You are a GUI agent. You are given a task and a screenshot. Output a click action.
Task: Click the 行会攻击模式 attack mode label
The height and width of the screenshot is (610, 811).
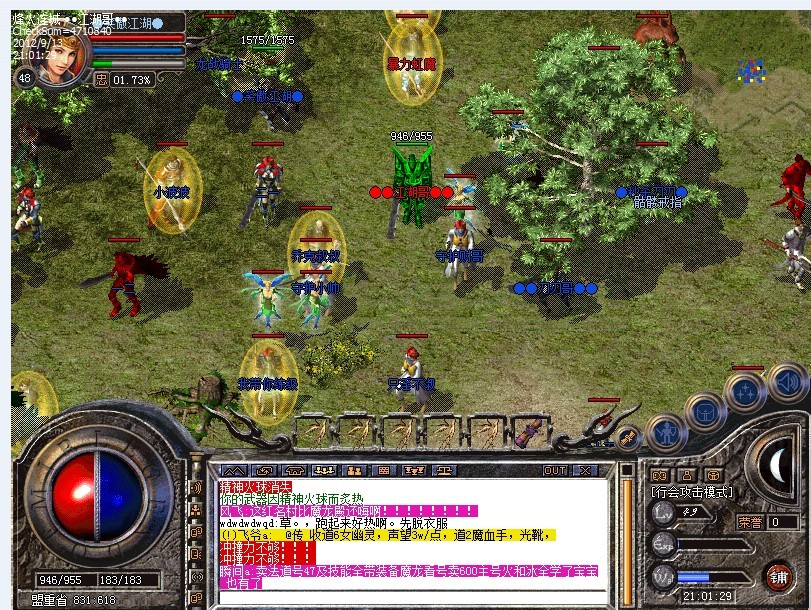pos(692,493)
